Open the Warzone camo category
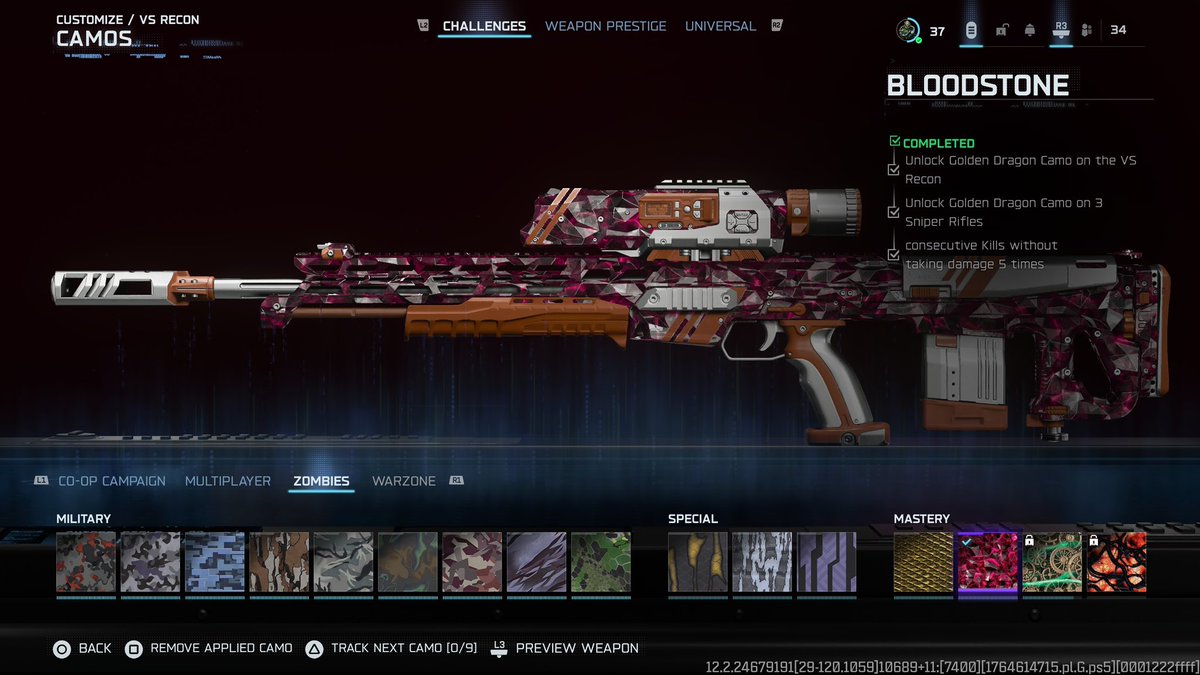The height and width of the screenshot is (675, 1200). point(404,481)
